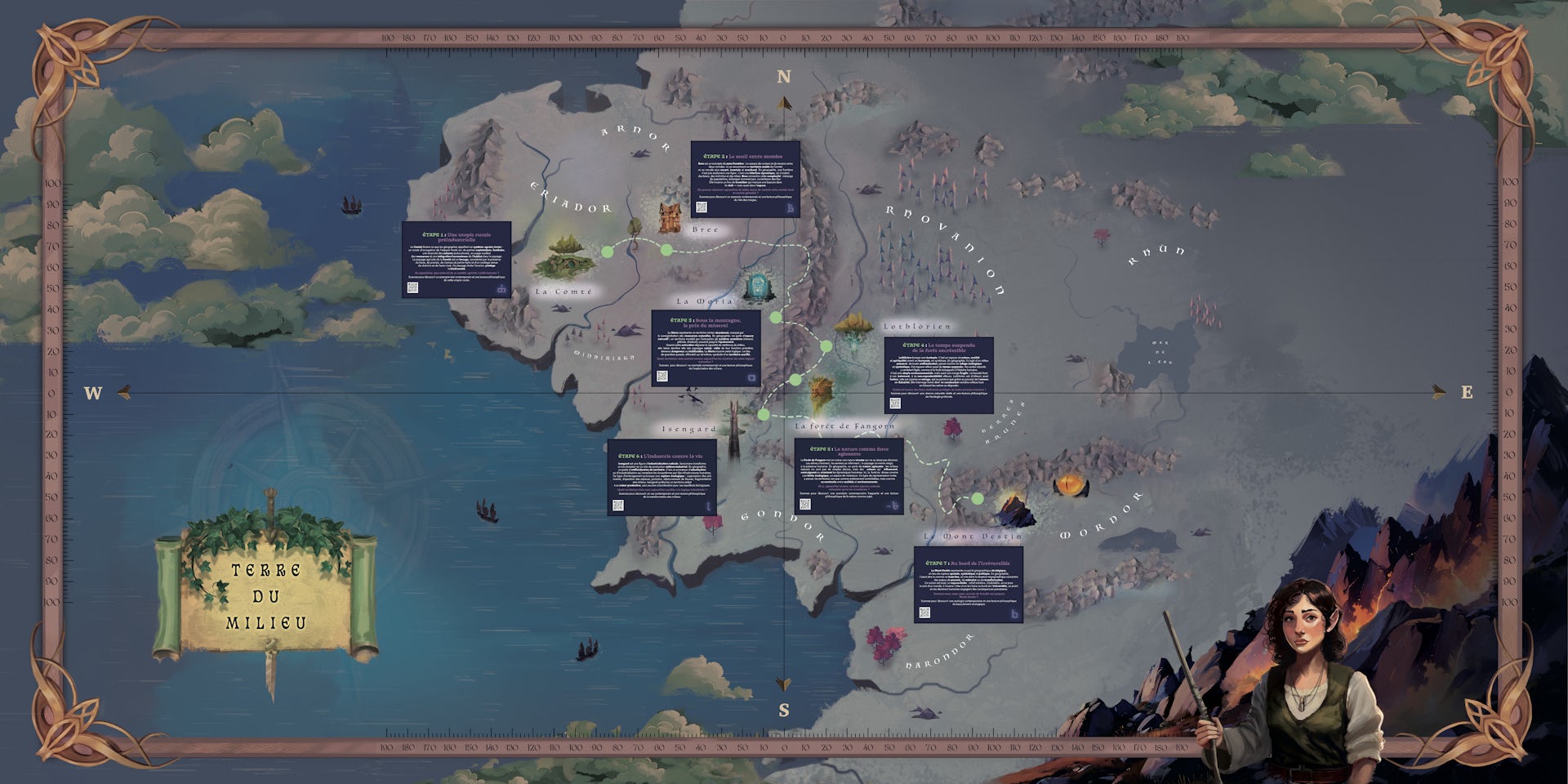
Task: Open the Étape 1 rural utopia card
Action: point(456,258)
